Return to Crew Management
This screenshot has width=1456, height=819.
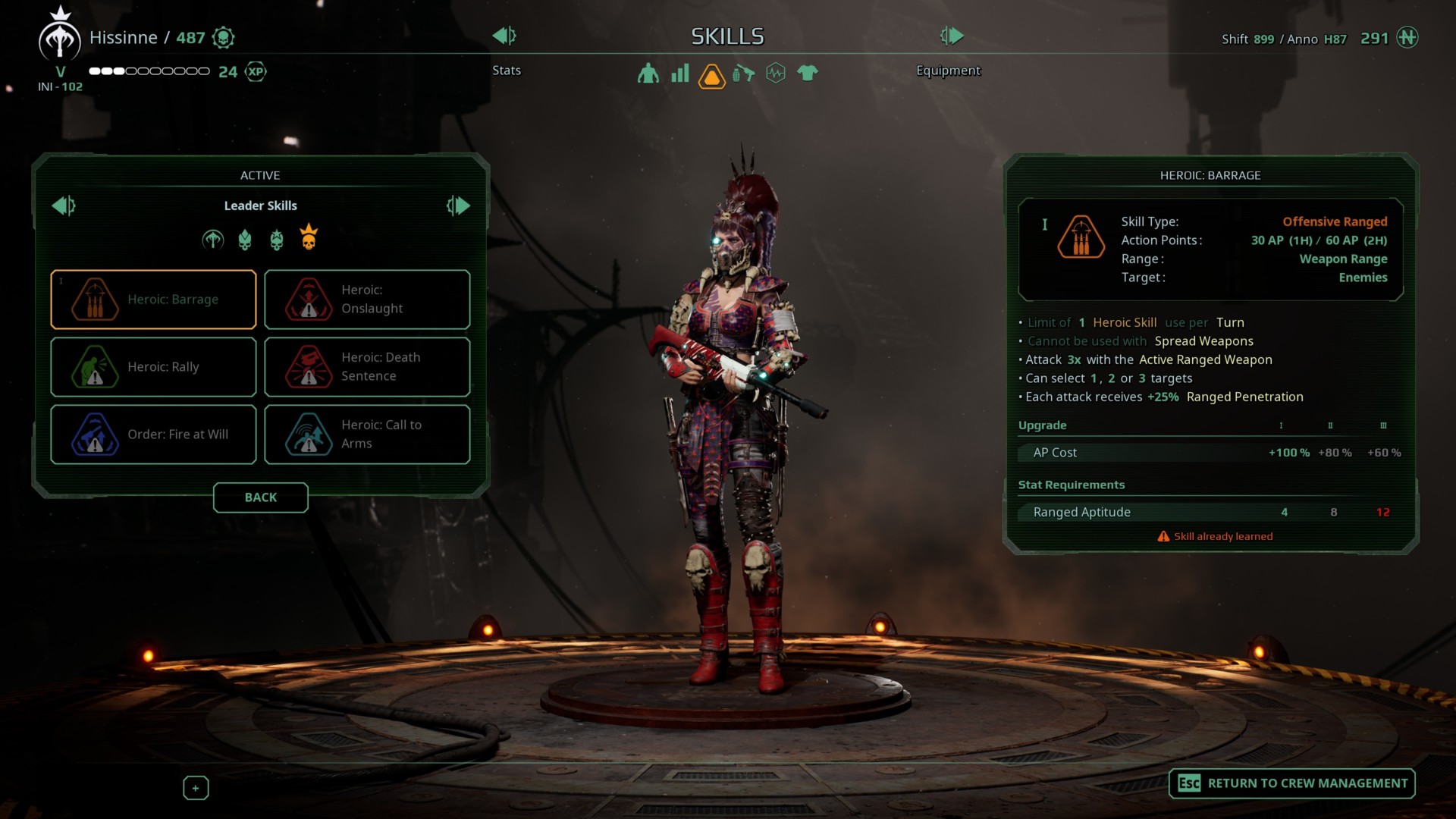1292,783
